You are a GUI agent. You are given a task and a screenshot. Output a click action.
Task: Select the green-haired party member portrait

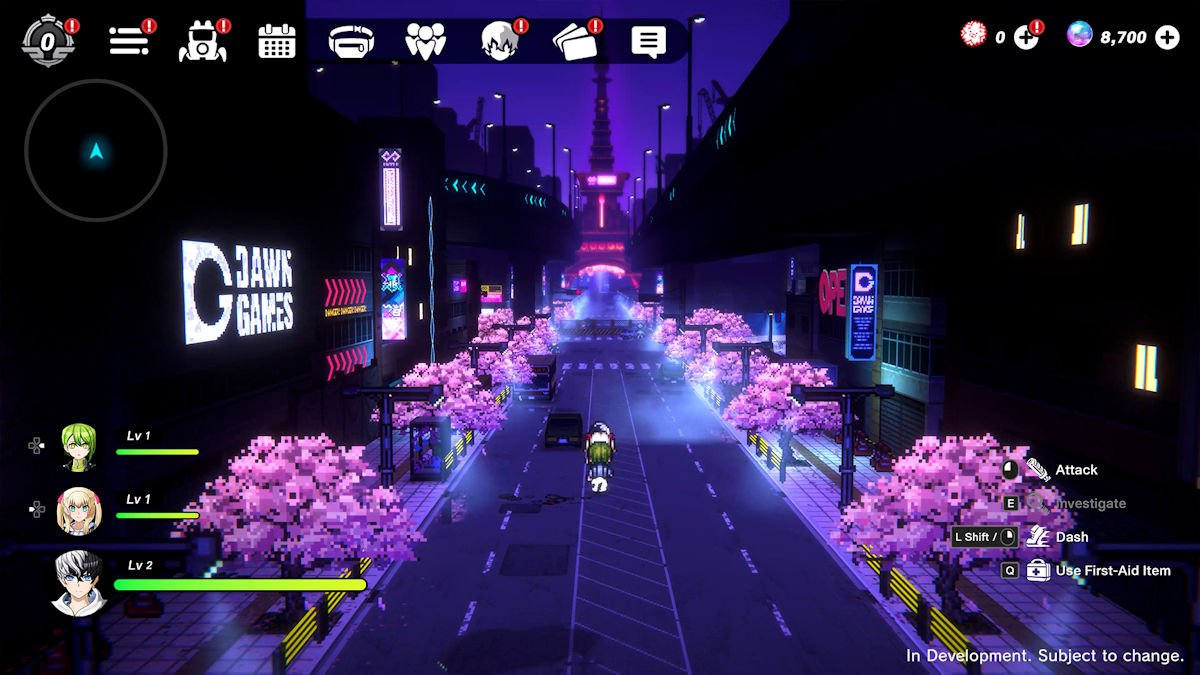click(x=78, y=446)
